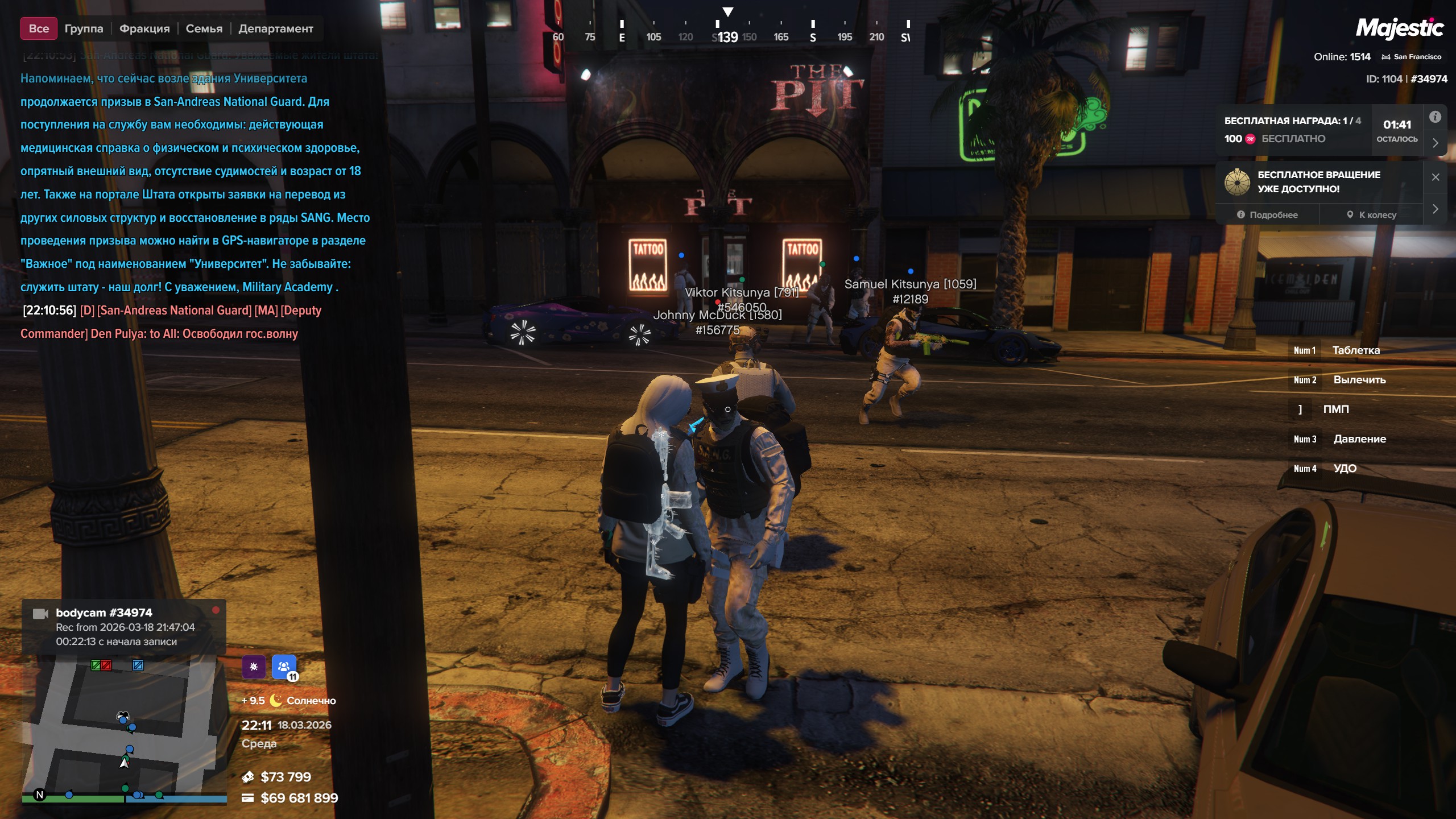Image resolution: width=1456 pixels, height=819 pixels.
Task: Show the Семья chat tab
Action: [x=204, y=28]
